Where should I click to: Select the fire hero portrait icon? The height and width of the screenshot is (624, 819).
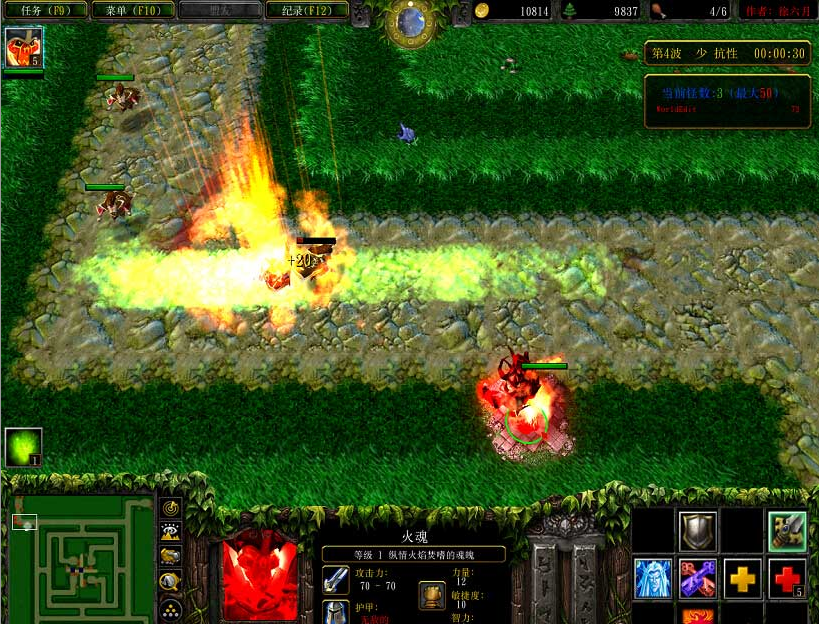pos(23,48)
